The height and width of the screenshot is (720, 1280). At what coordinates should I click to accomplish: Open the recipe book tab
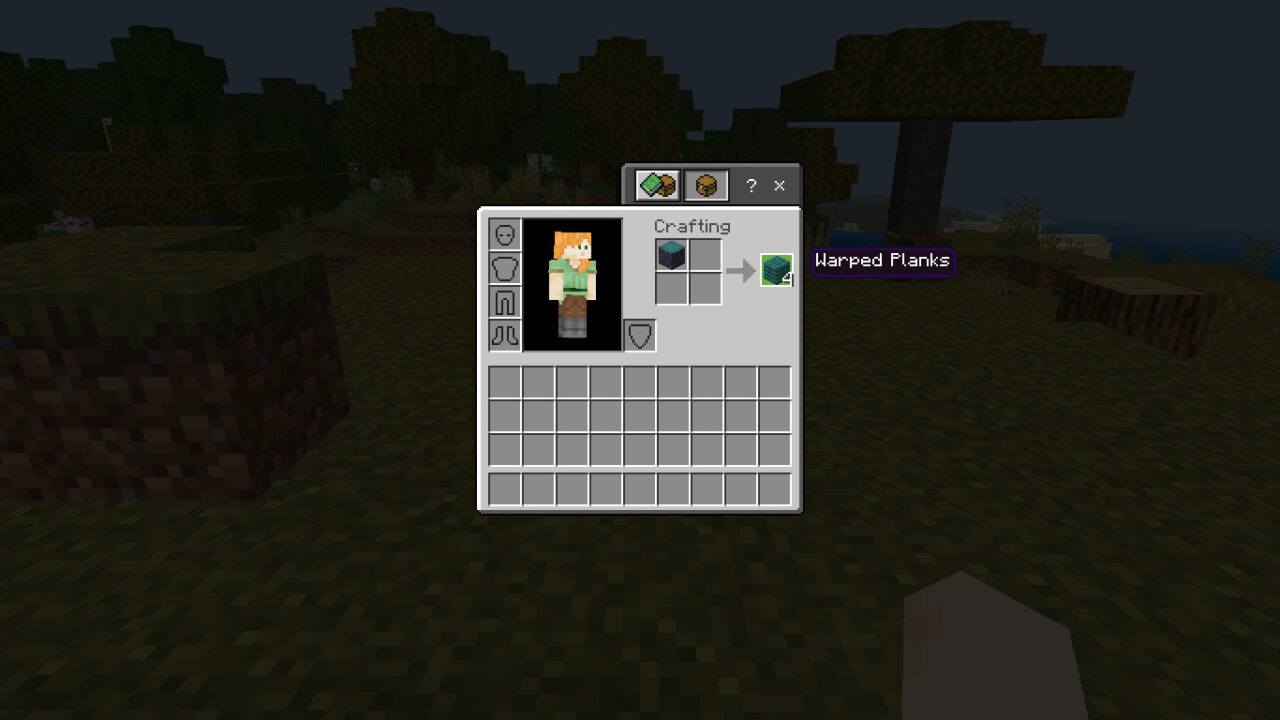(656, 185)
